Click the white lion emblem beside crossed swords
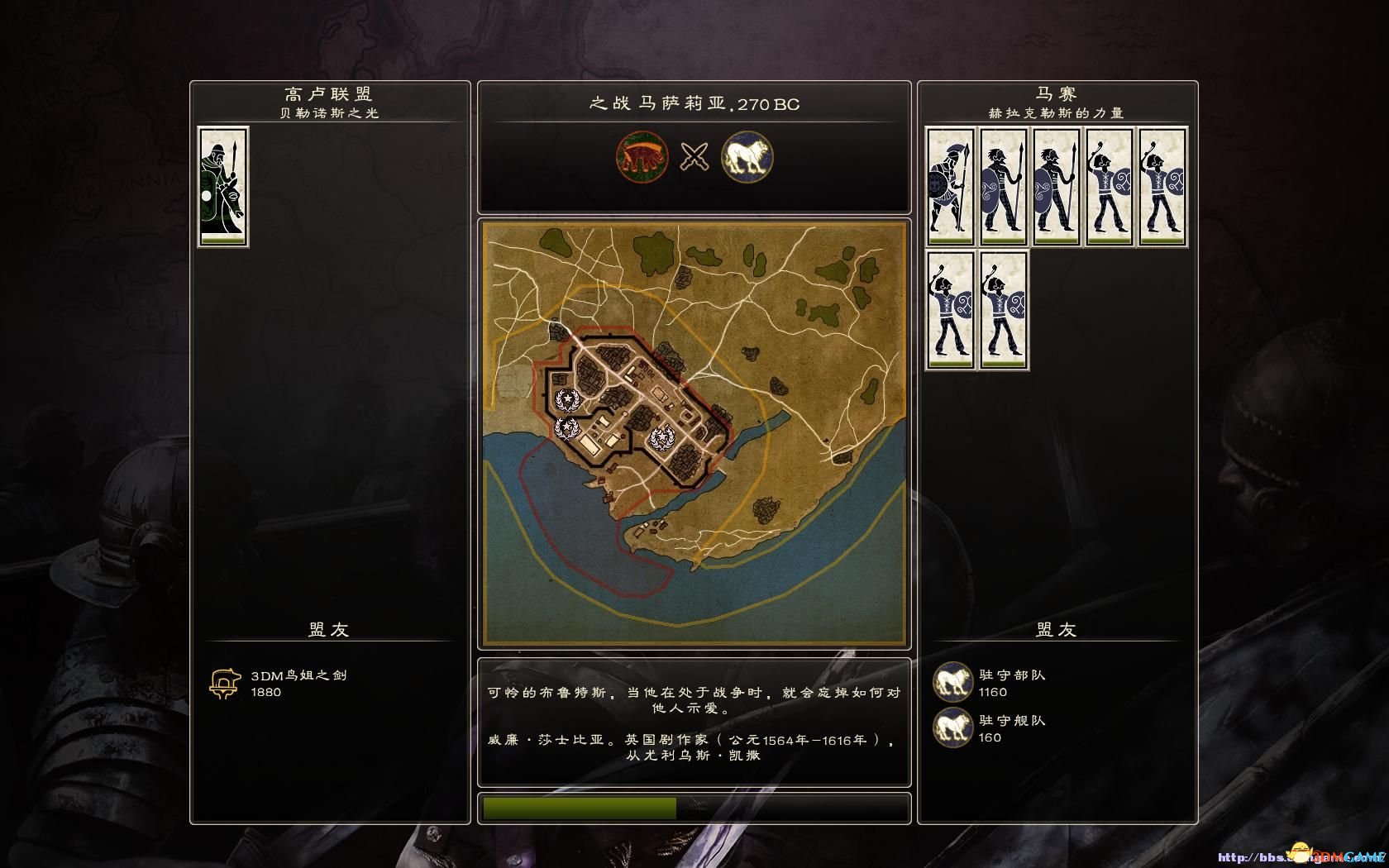The image size is (1389, 868). click(747, 156)
